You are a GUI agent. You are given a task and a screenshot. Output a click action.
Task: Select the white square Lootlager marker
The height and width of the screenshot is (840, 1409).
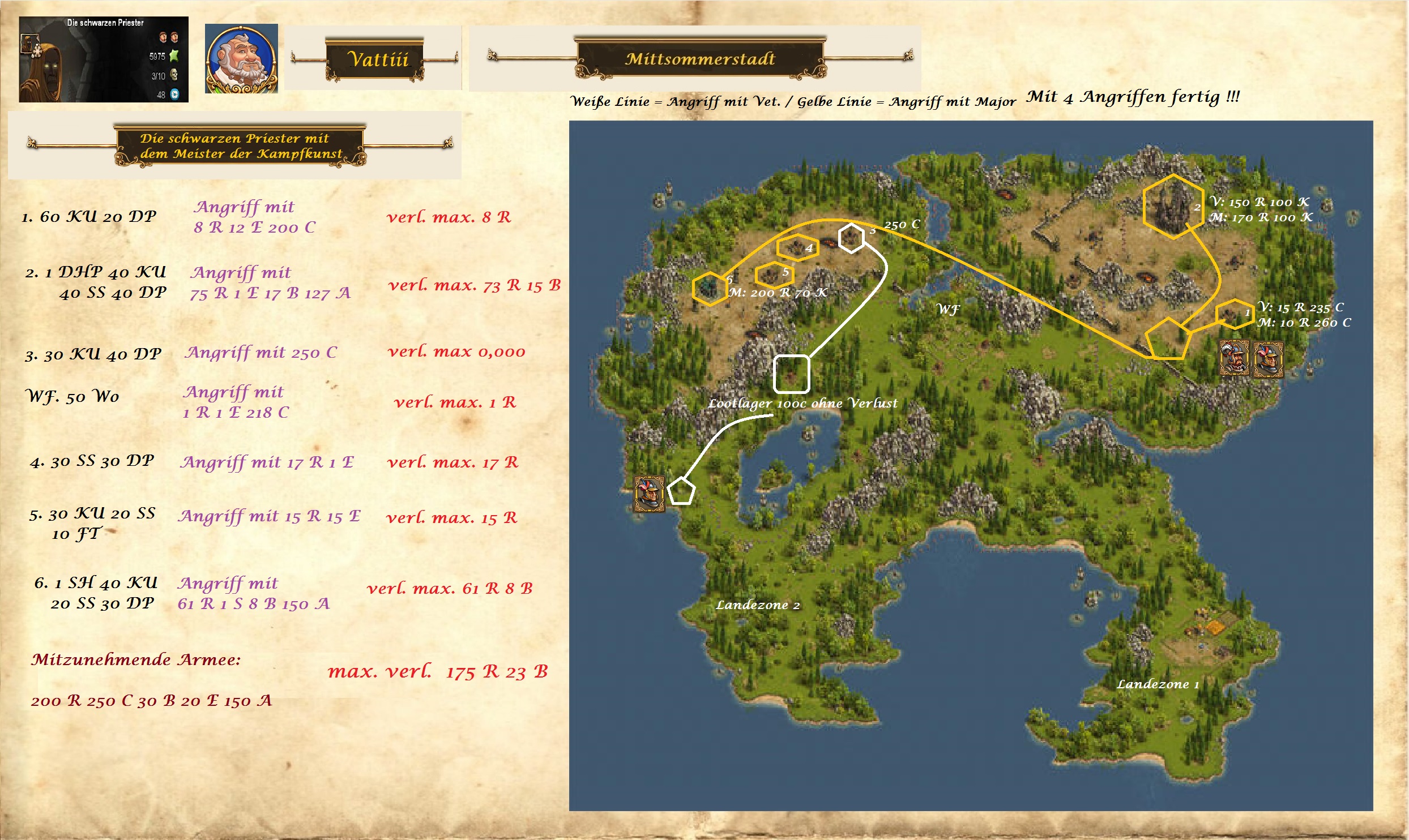pos(791,374)
